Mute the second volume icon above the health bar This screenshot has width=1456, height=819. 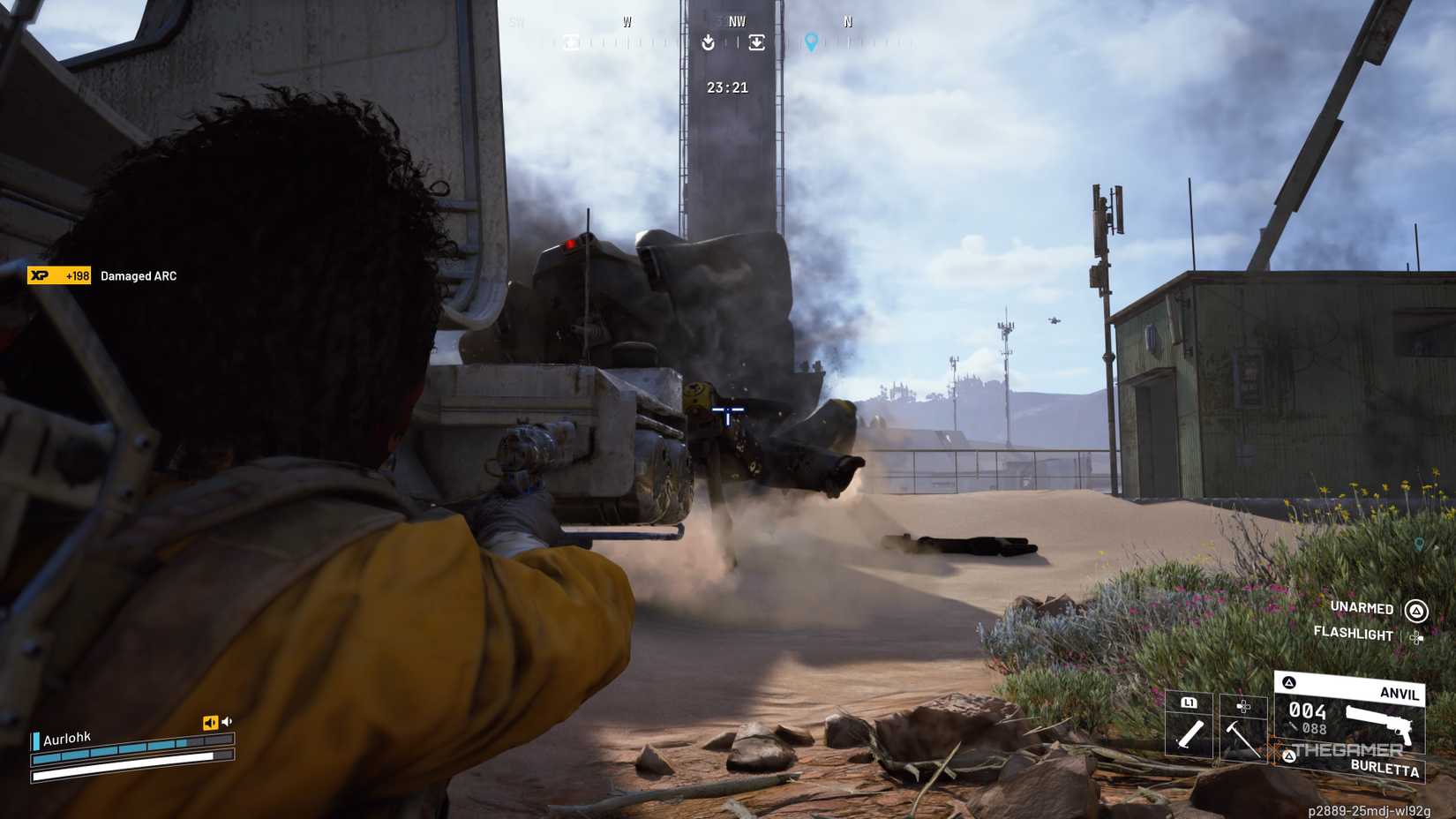point(229,721)
